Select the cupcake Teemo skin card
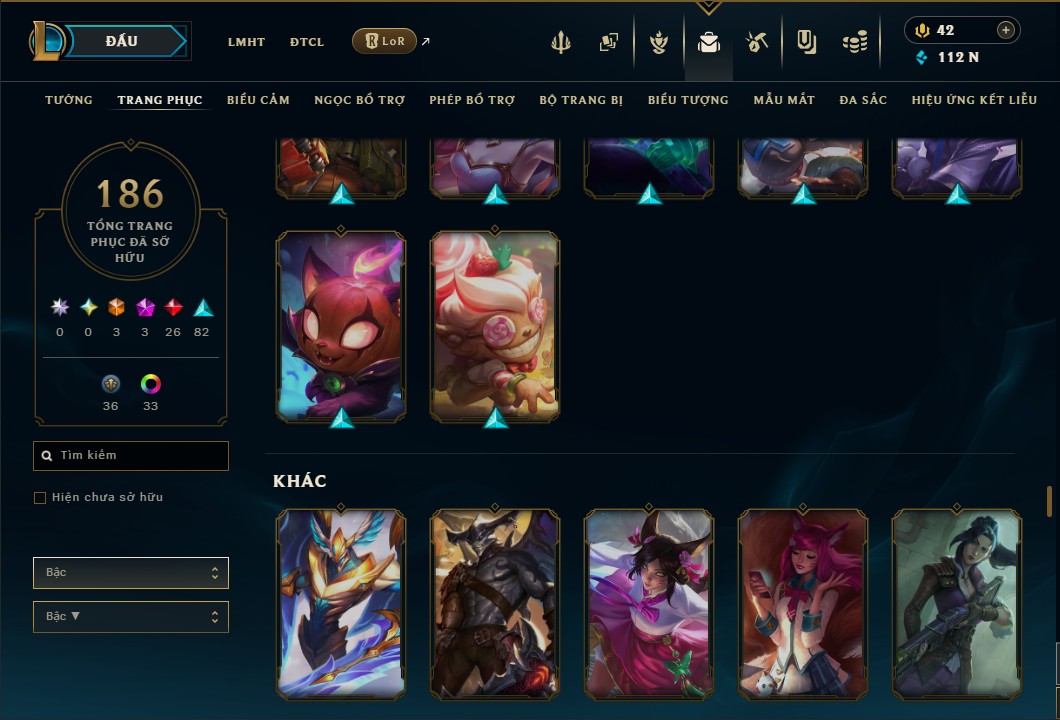 pos(495,325)
